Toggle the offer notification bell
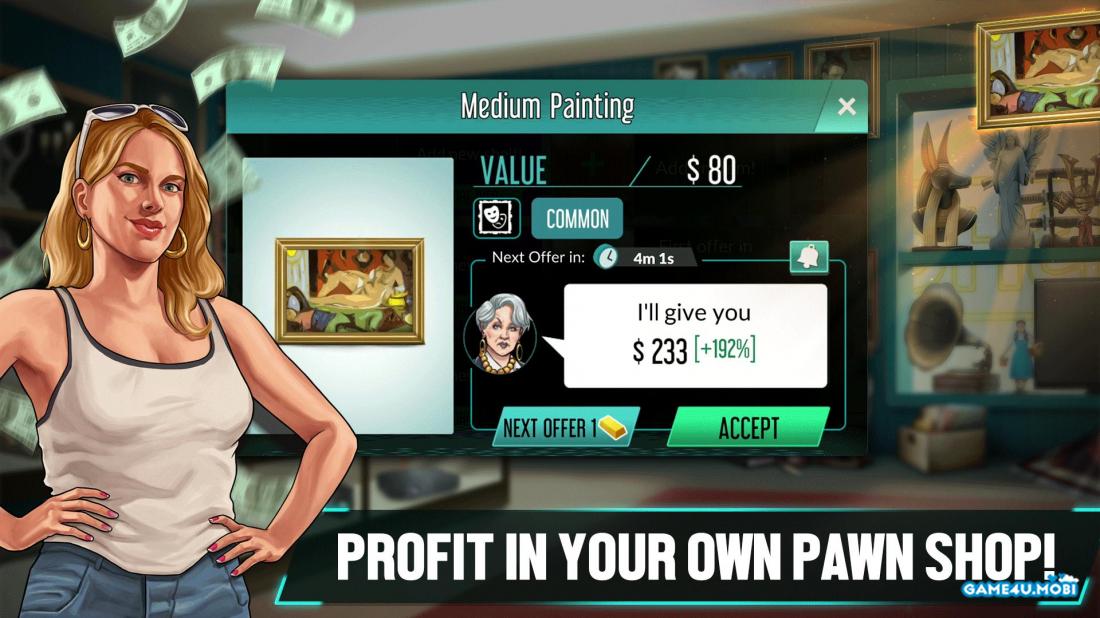The image size is (1100, 618). tap(808, 257)
